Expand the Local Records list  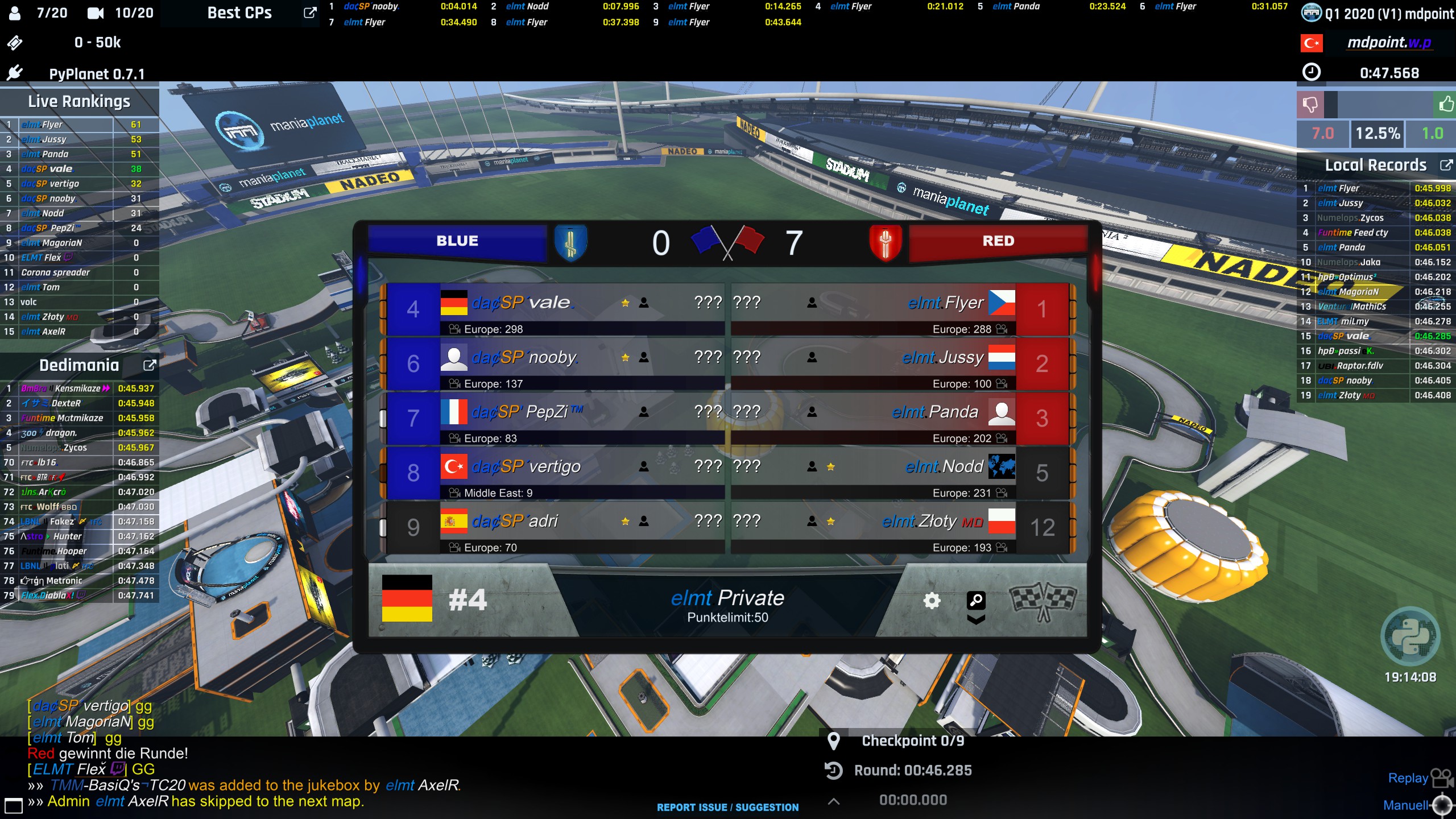1445,165
